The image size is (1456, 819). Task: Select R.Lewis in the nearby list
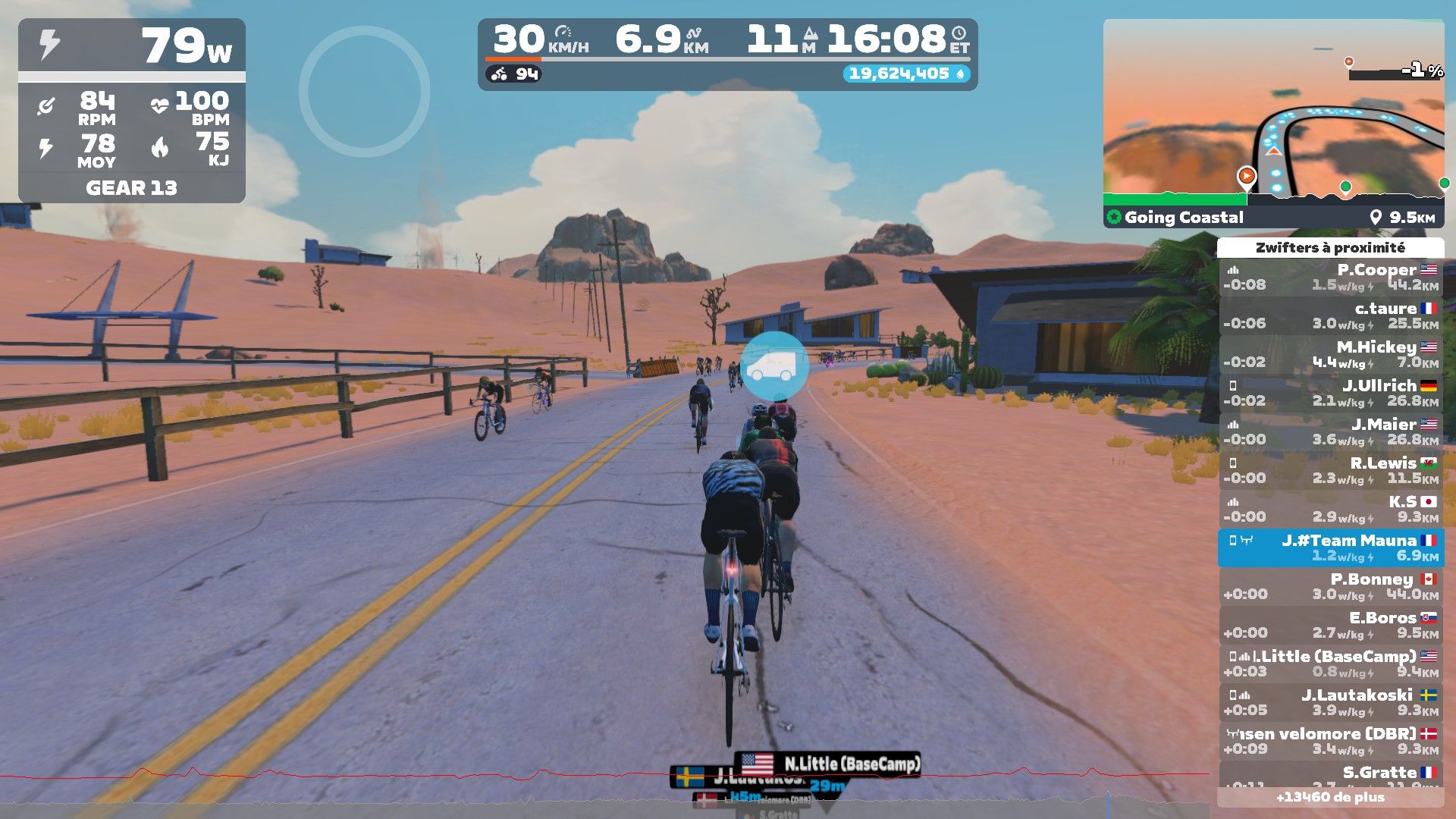point(1331,471)
